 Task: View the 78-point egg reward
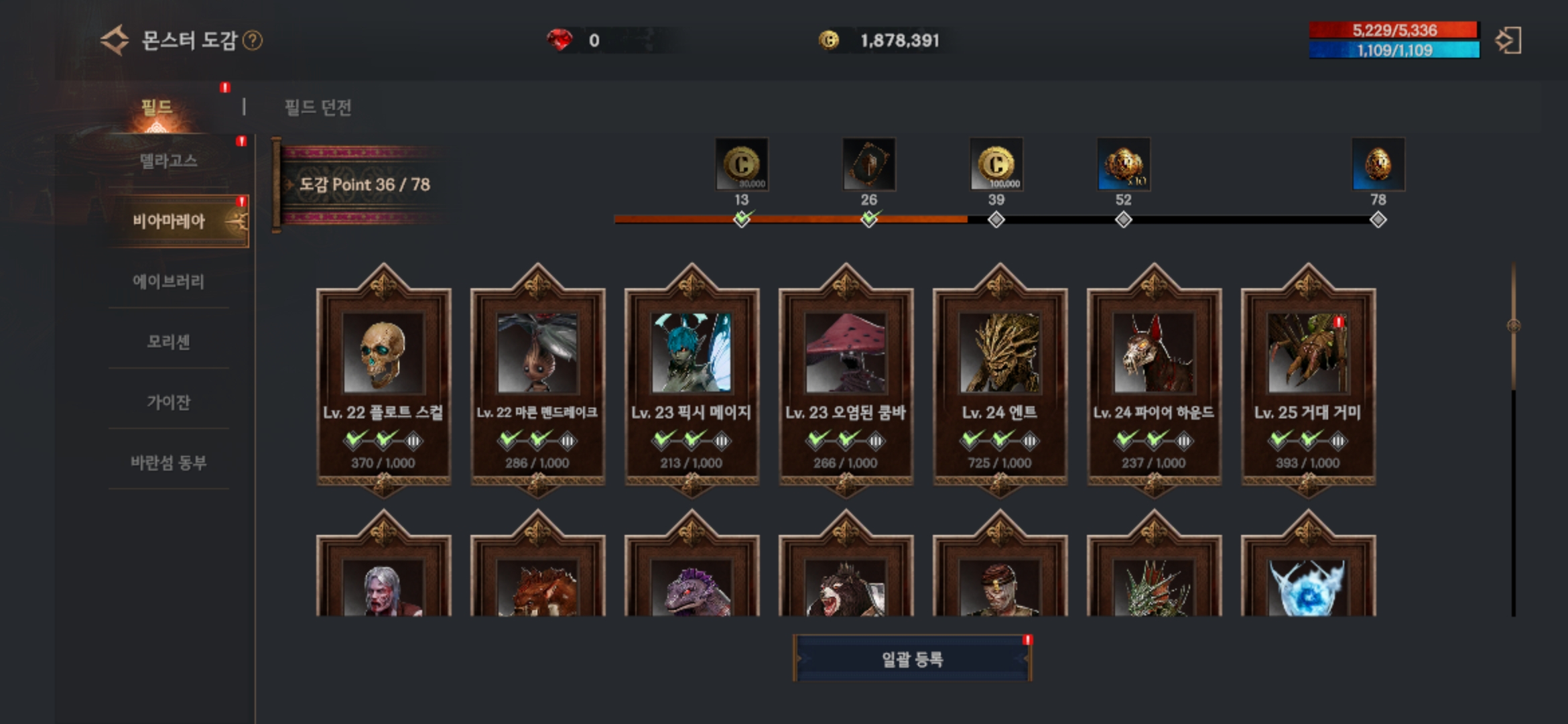[x=1378, y=165]
